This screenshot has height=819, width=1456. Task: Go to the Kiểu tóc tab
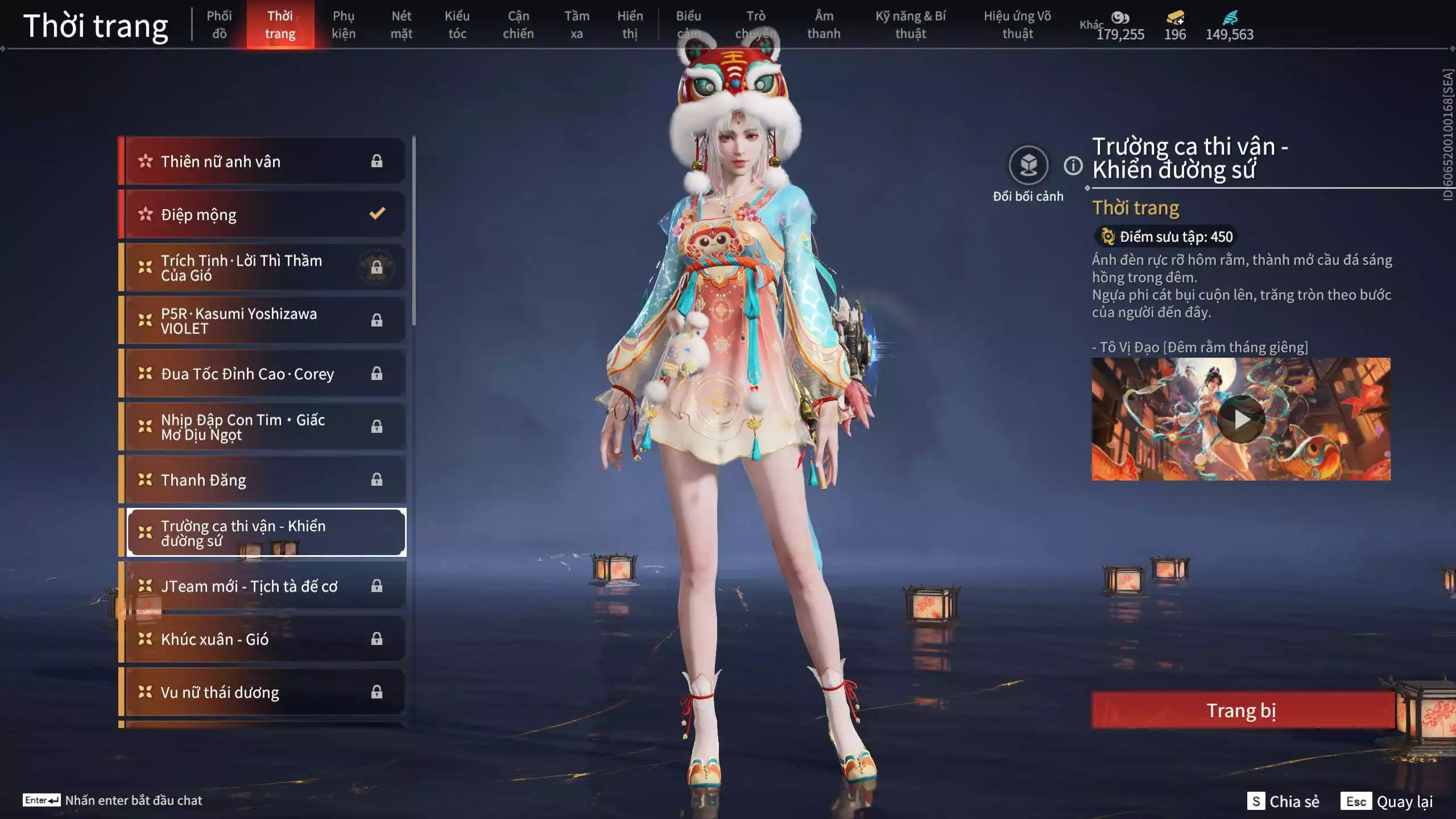pyautogui.click(x=457, y=24)
